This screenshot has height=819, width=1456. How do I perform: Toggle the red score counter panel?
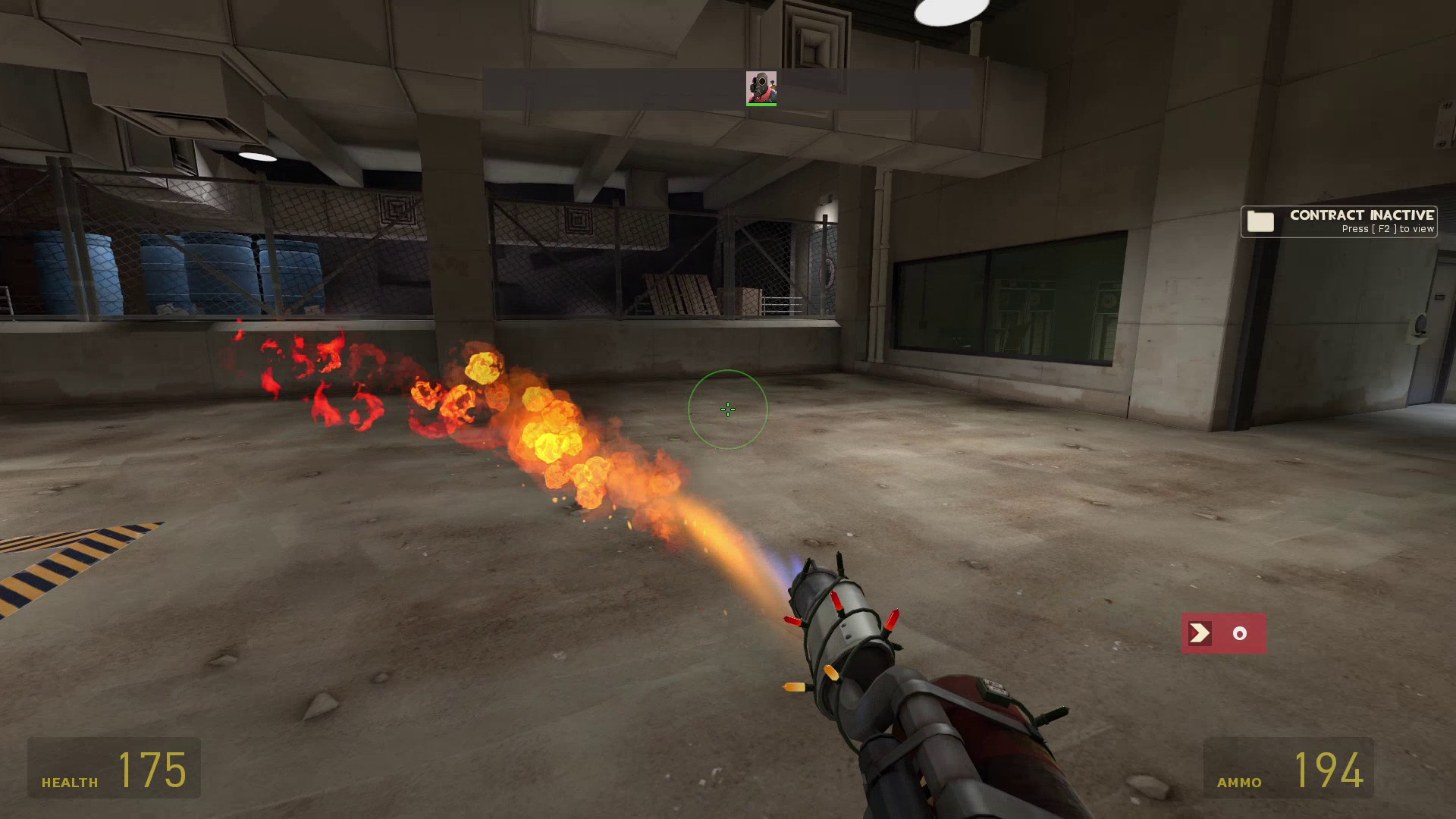click(1224, 632)
